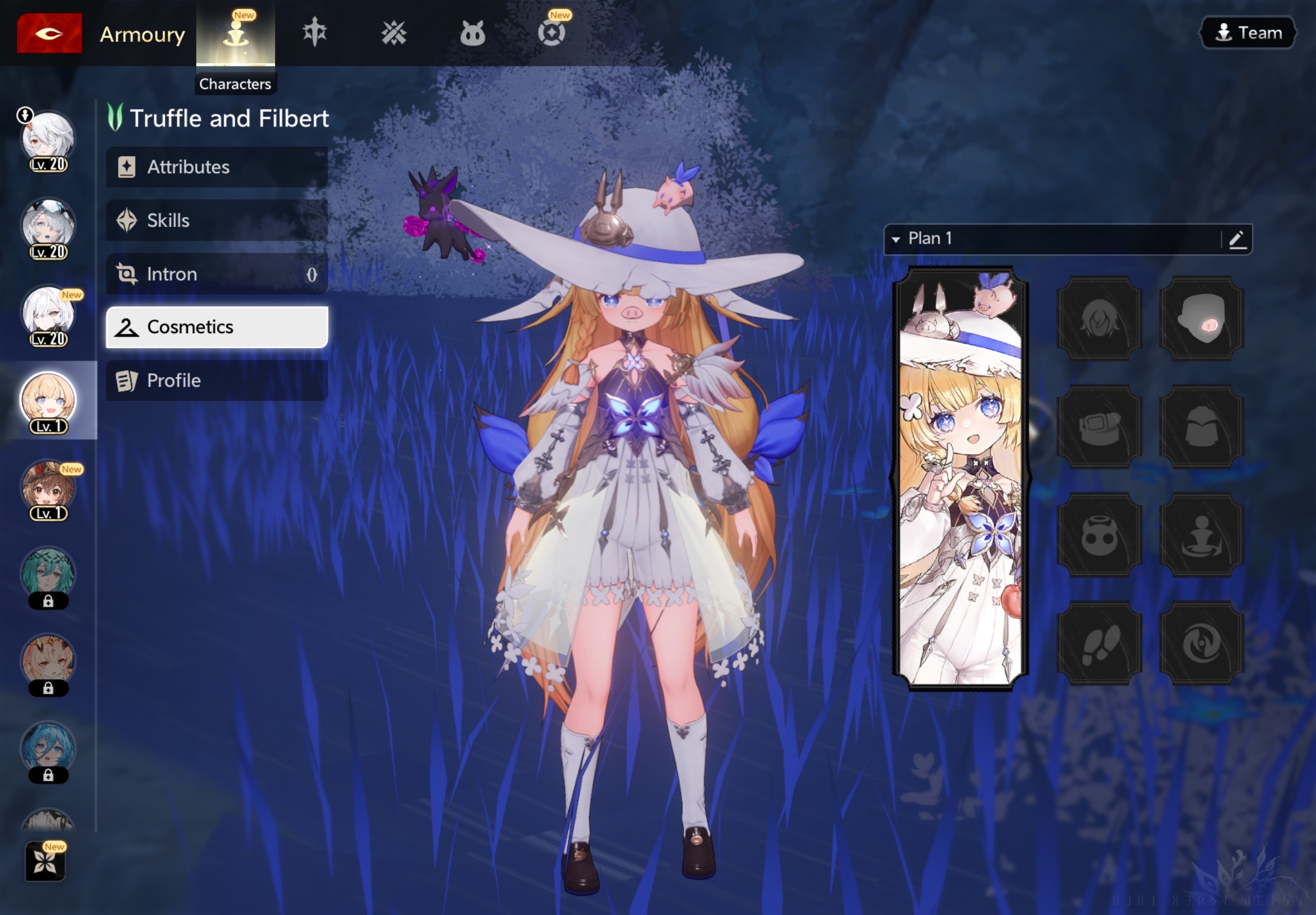
Task: Click the flower icon at bottom of sidebar
Action: click(45, 860)
